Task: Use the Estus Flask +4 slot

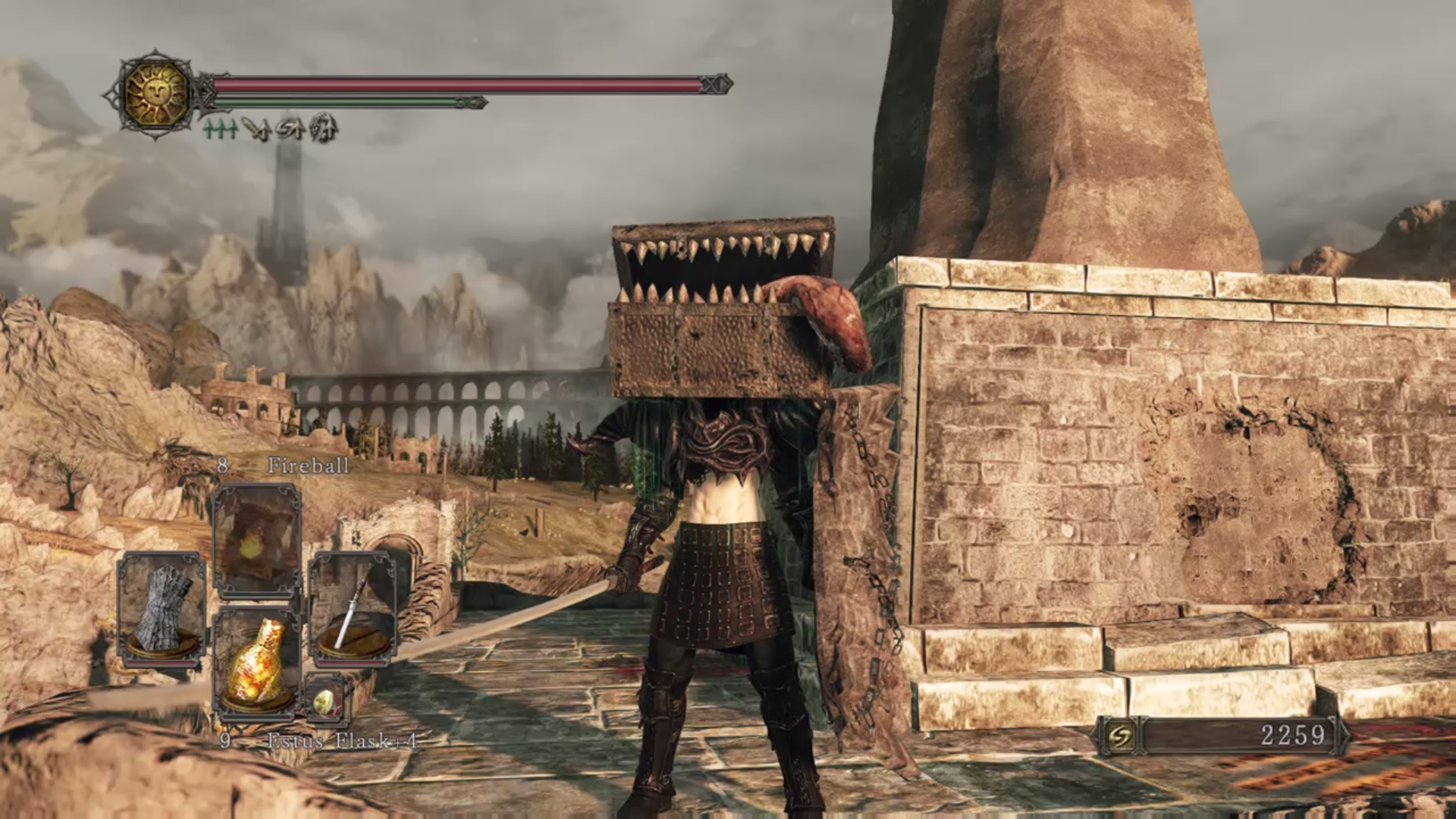Action: (x=256, y=664)
